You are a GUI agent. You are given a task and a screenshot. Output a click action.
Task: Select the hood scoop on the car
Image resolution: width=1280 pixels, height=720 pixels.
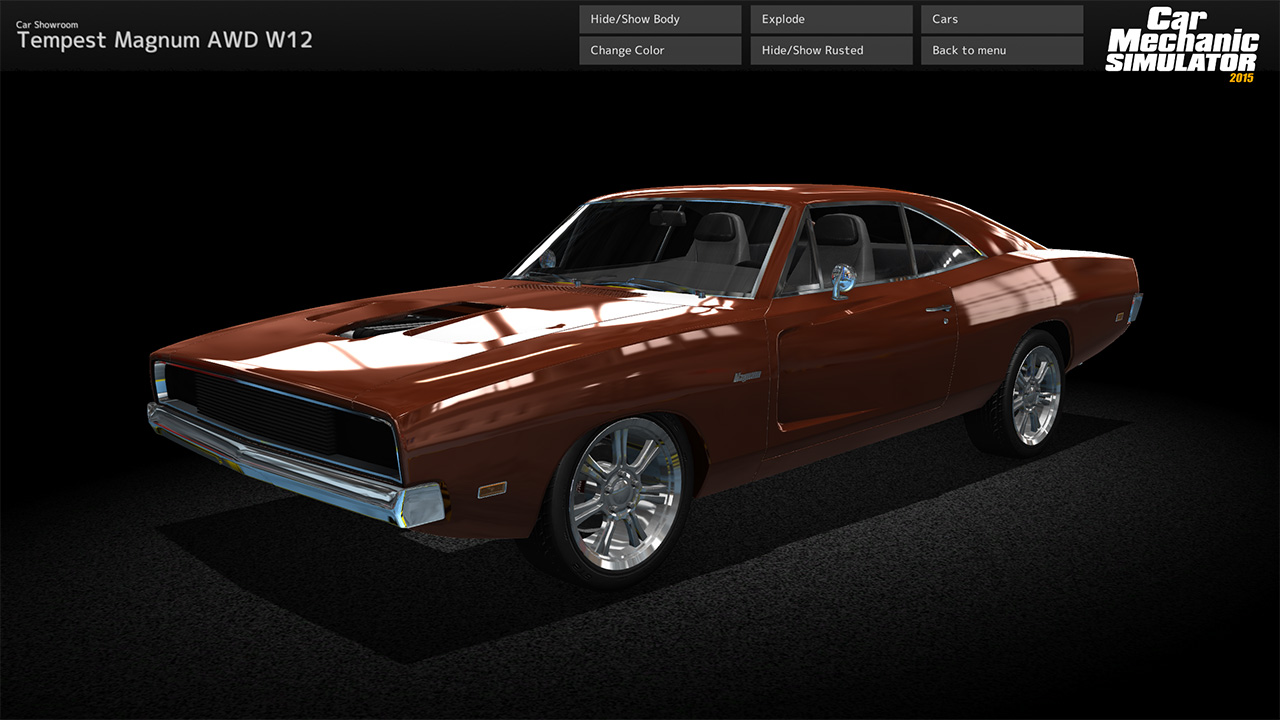click(400, 320)
